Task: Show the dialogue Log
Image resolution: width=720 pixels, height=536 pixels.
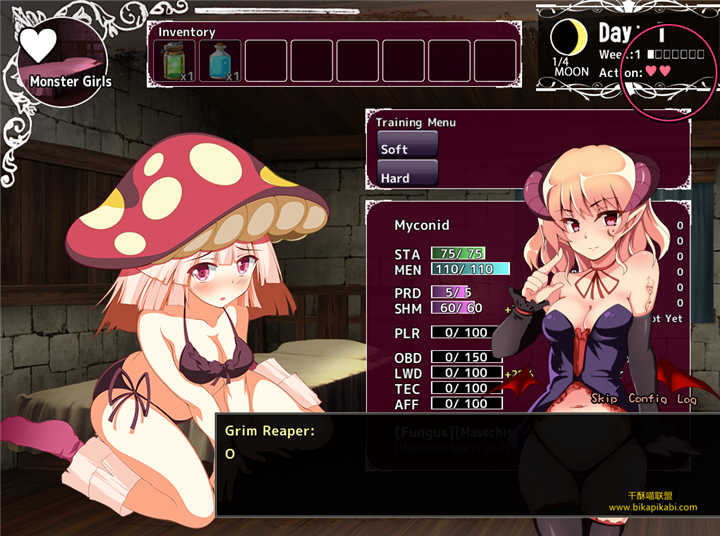Action: (686, 398)
